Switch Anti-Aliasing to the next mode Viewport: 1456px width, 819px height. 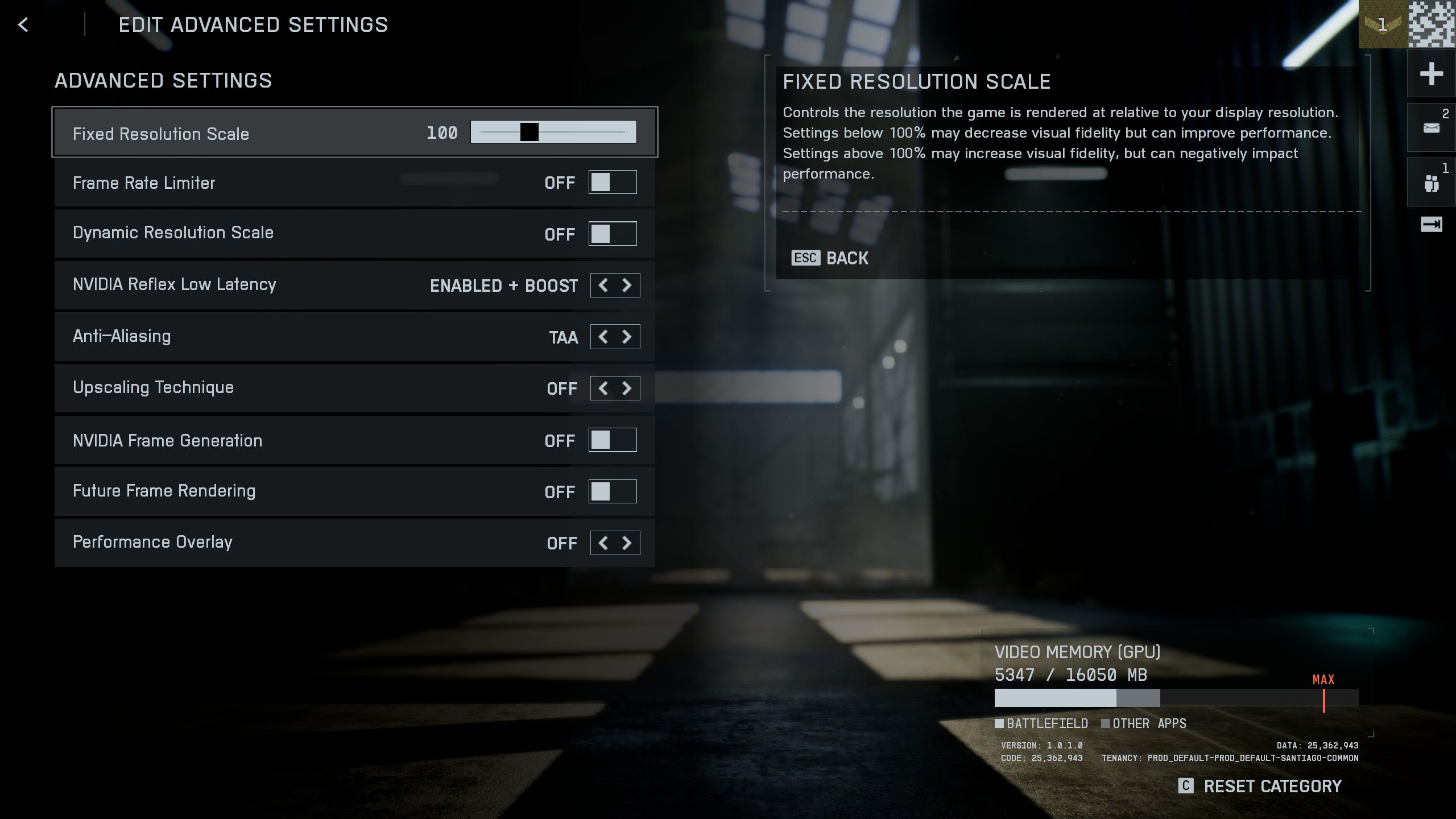click(627, 337)
